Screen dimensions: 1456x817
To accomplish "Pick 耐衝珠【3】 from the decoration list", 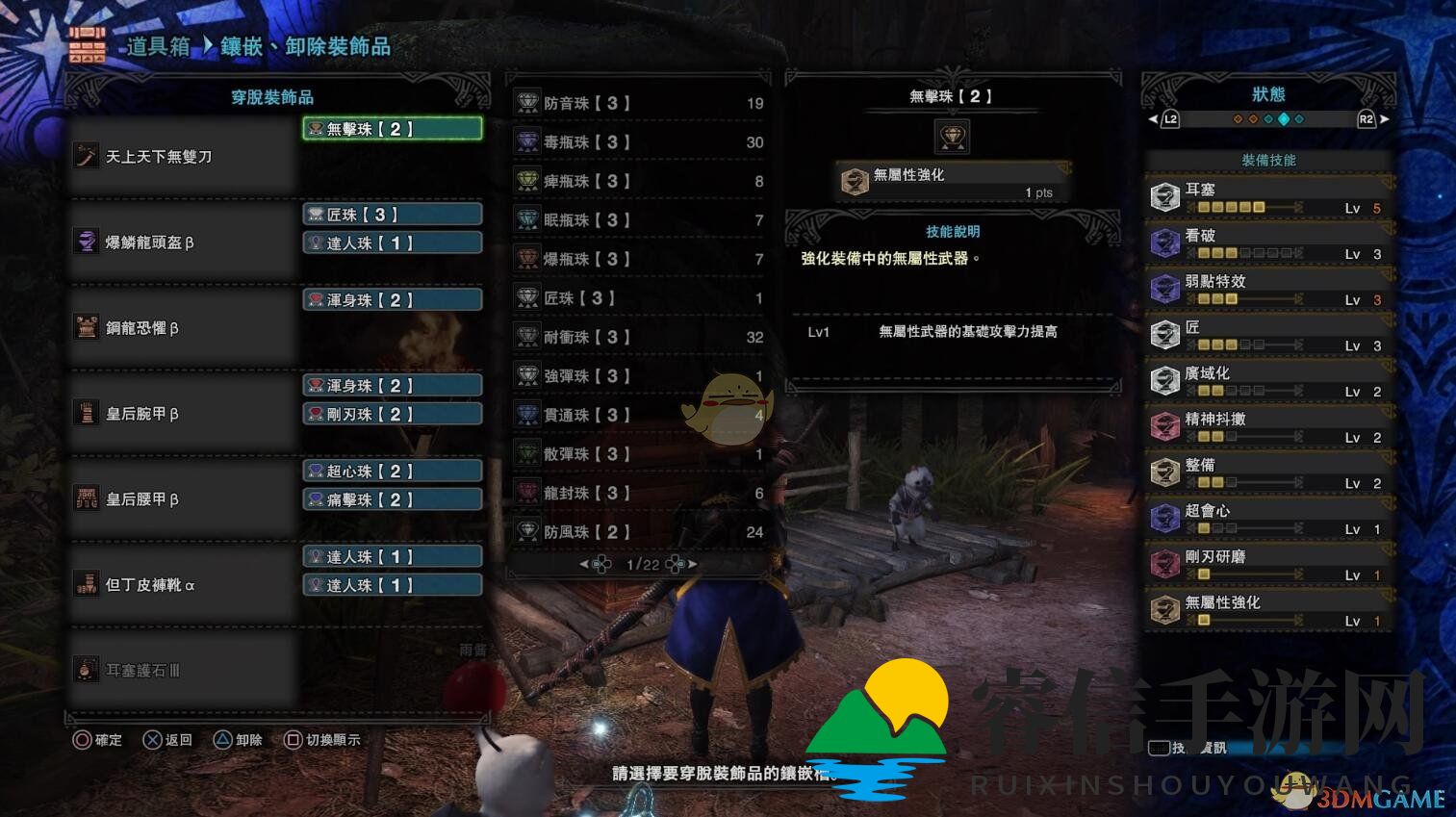I will [638, 338].
